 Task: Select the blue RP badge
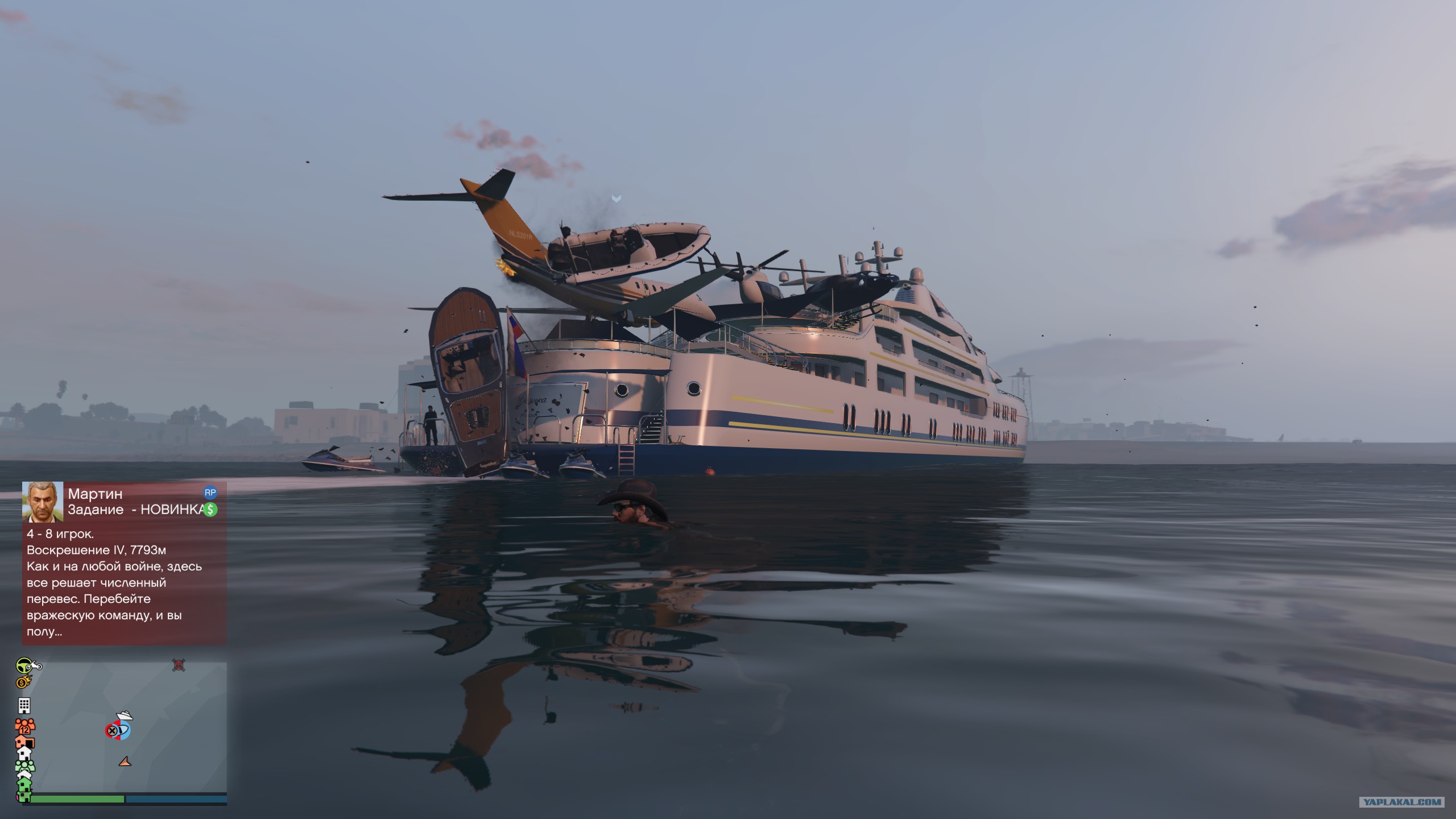coord(210,493)
